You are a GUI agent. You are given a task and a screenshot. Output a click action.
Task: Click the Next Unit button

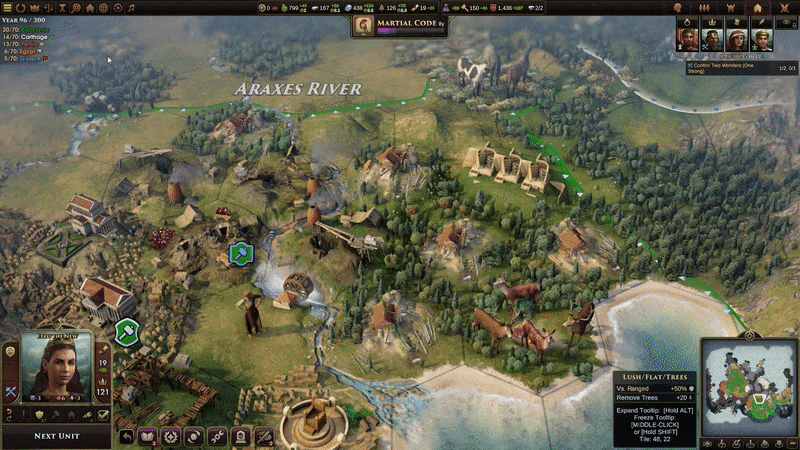[57, 436]
